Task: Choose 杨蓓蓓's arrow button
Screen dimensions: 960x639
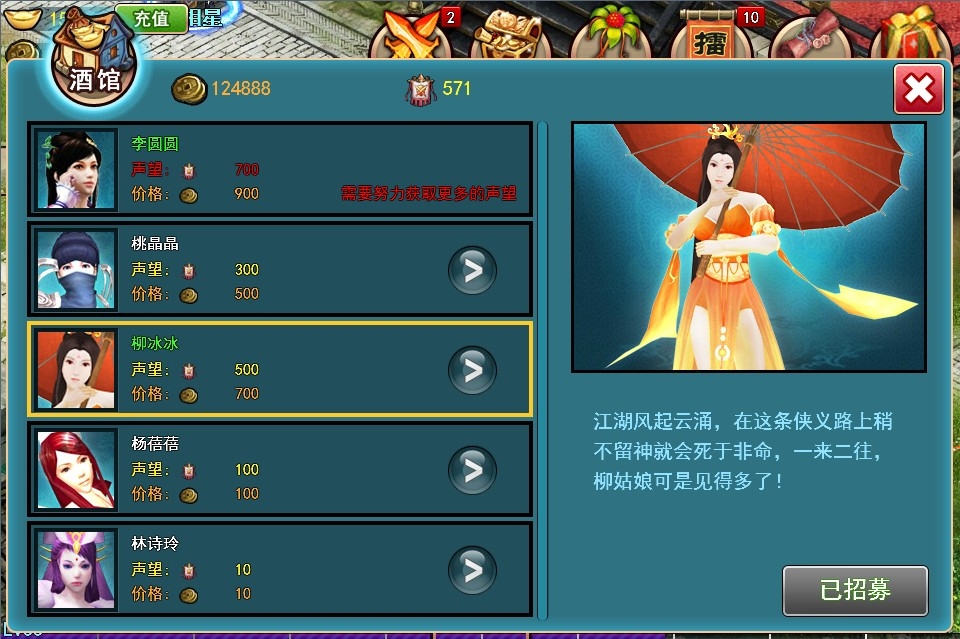Action: pos(472,470)
